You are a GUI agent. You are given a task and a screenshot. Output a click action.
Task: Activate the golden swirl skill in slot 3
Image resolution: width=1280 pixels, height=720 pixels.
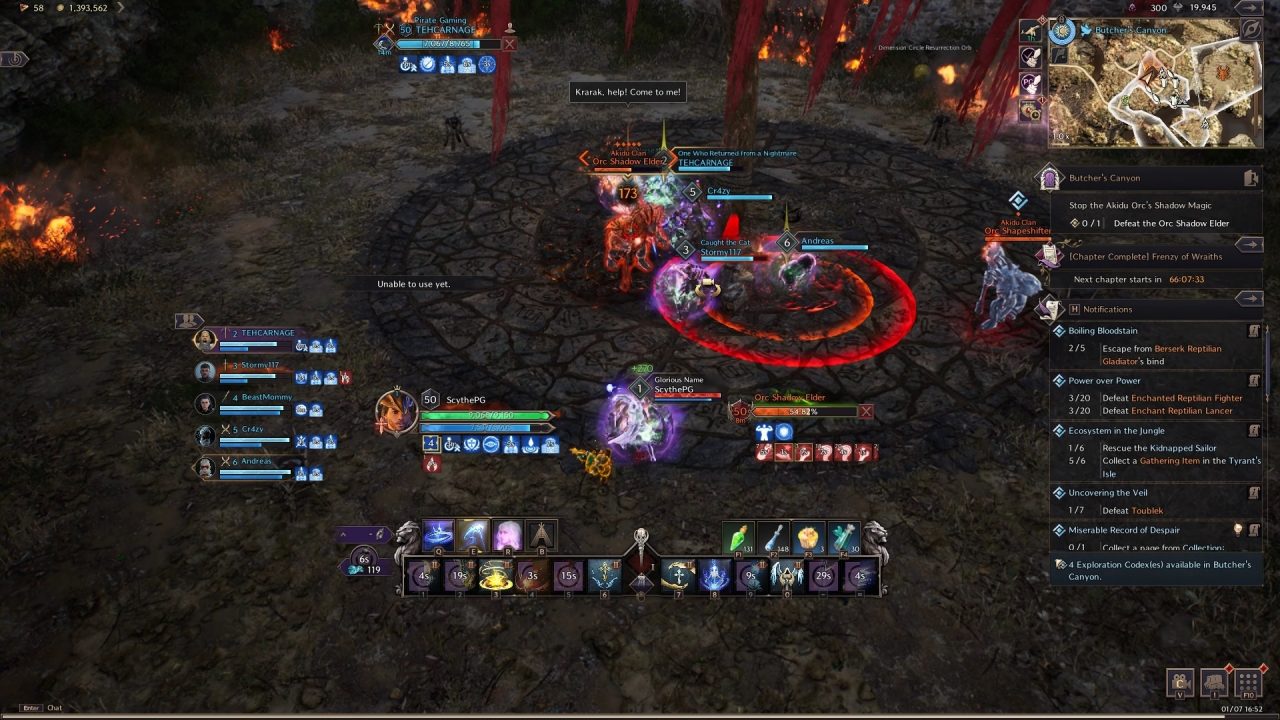pyautogui.click(x=496, y=577)
